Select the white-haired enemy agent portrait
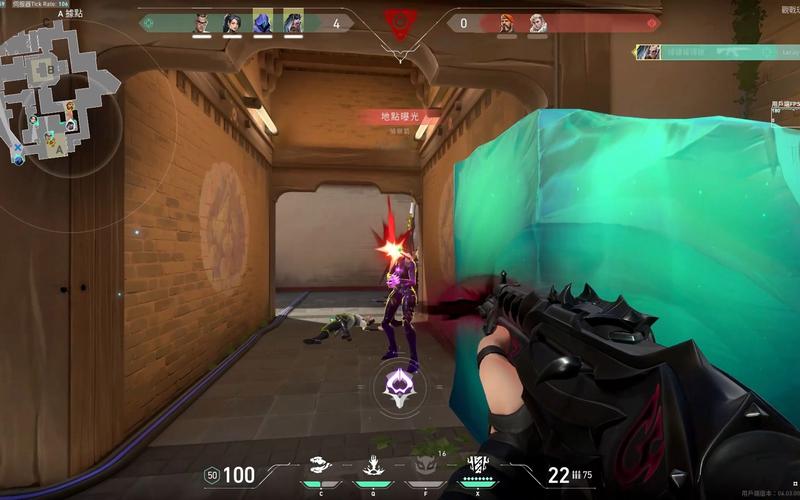The width and height of the screenshot is (800, 500). coord(538,22)
